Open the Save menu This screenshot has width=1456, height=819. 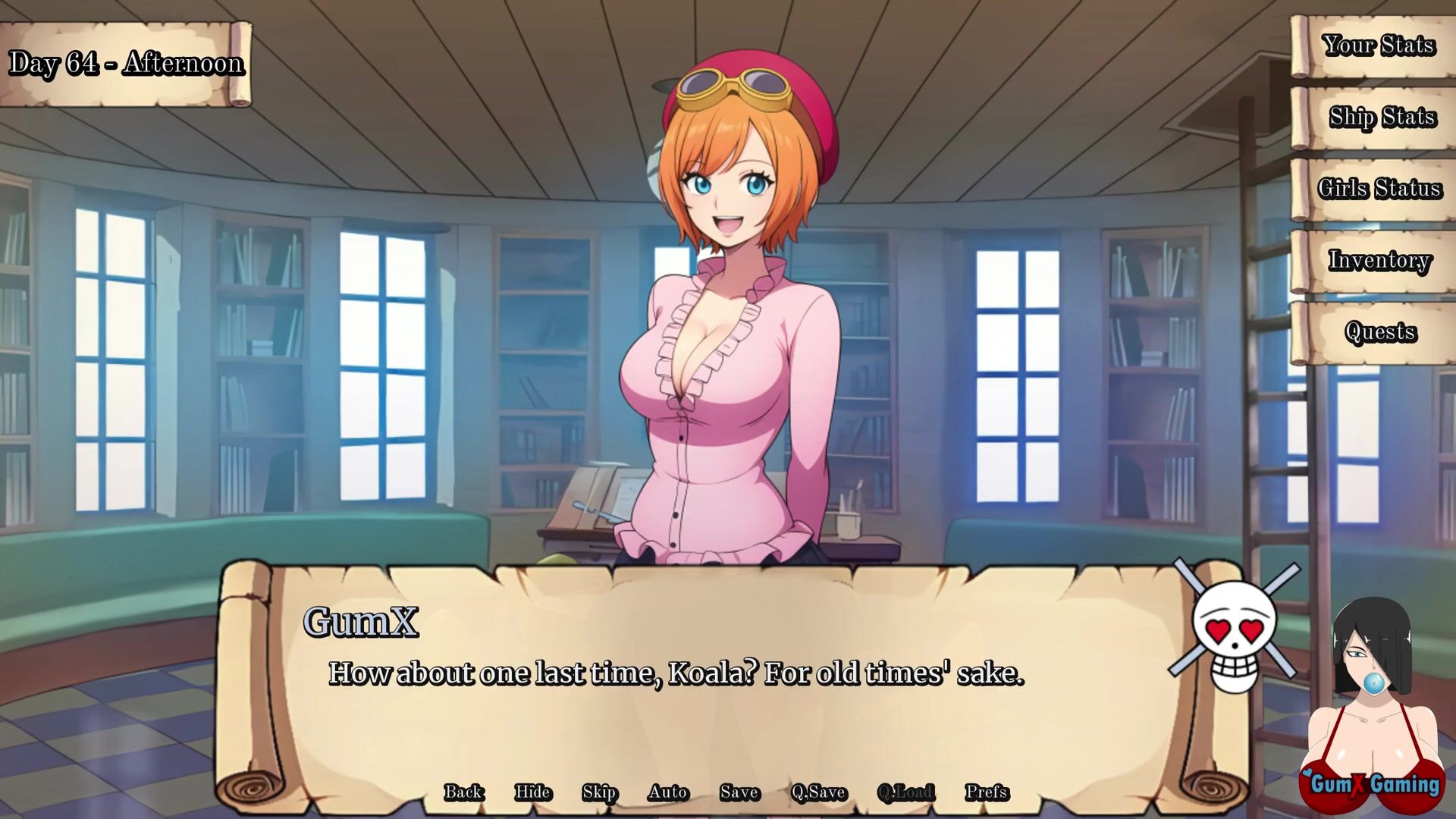pos(739,792)
